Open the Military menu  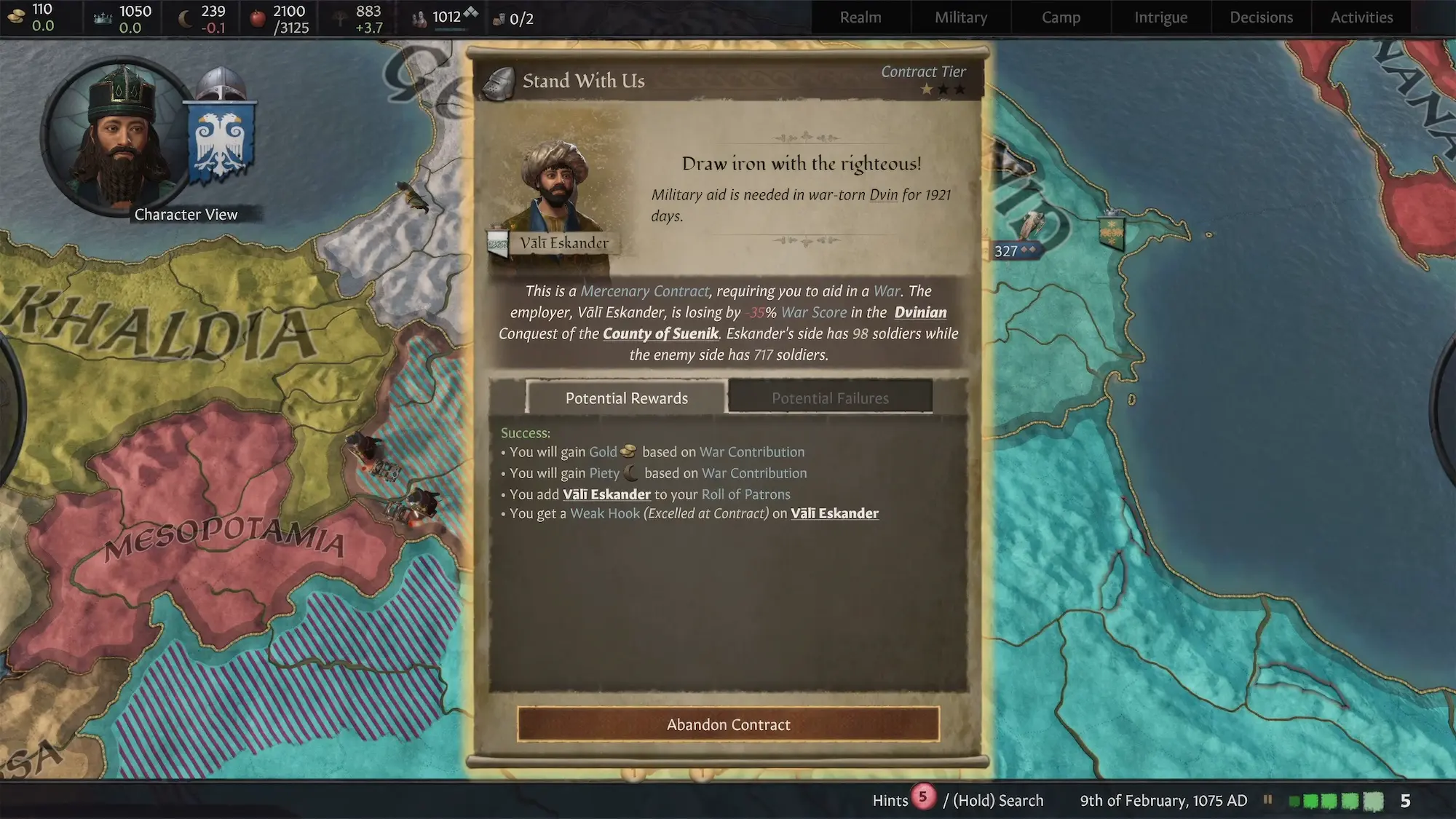click(961, 17)
